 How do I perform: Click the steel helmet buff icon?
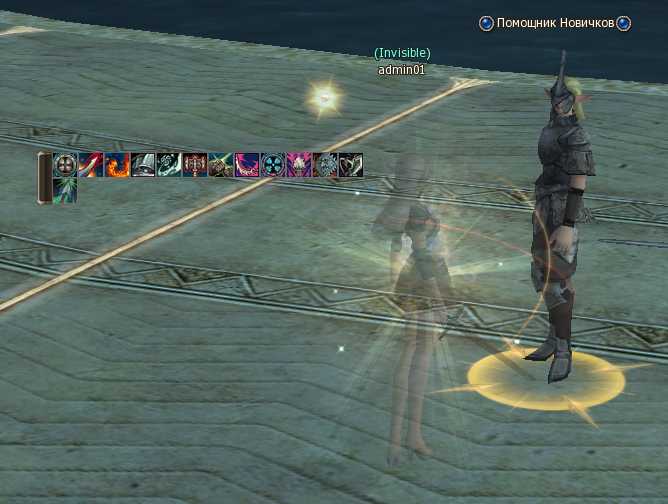coord(143,165)
